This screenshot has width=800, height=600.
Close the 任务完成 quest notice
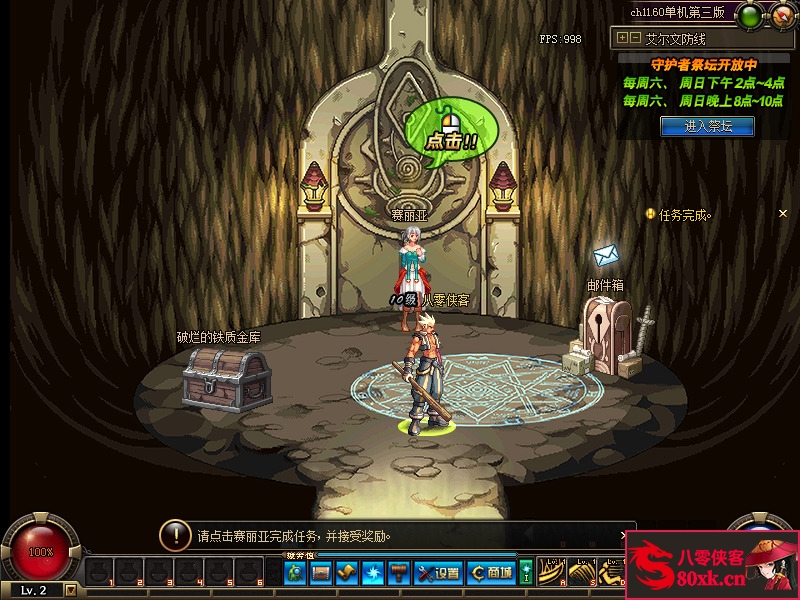coord(783,213)
